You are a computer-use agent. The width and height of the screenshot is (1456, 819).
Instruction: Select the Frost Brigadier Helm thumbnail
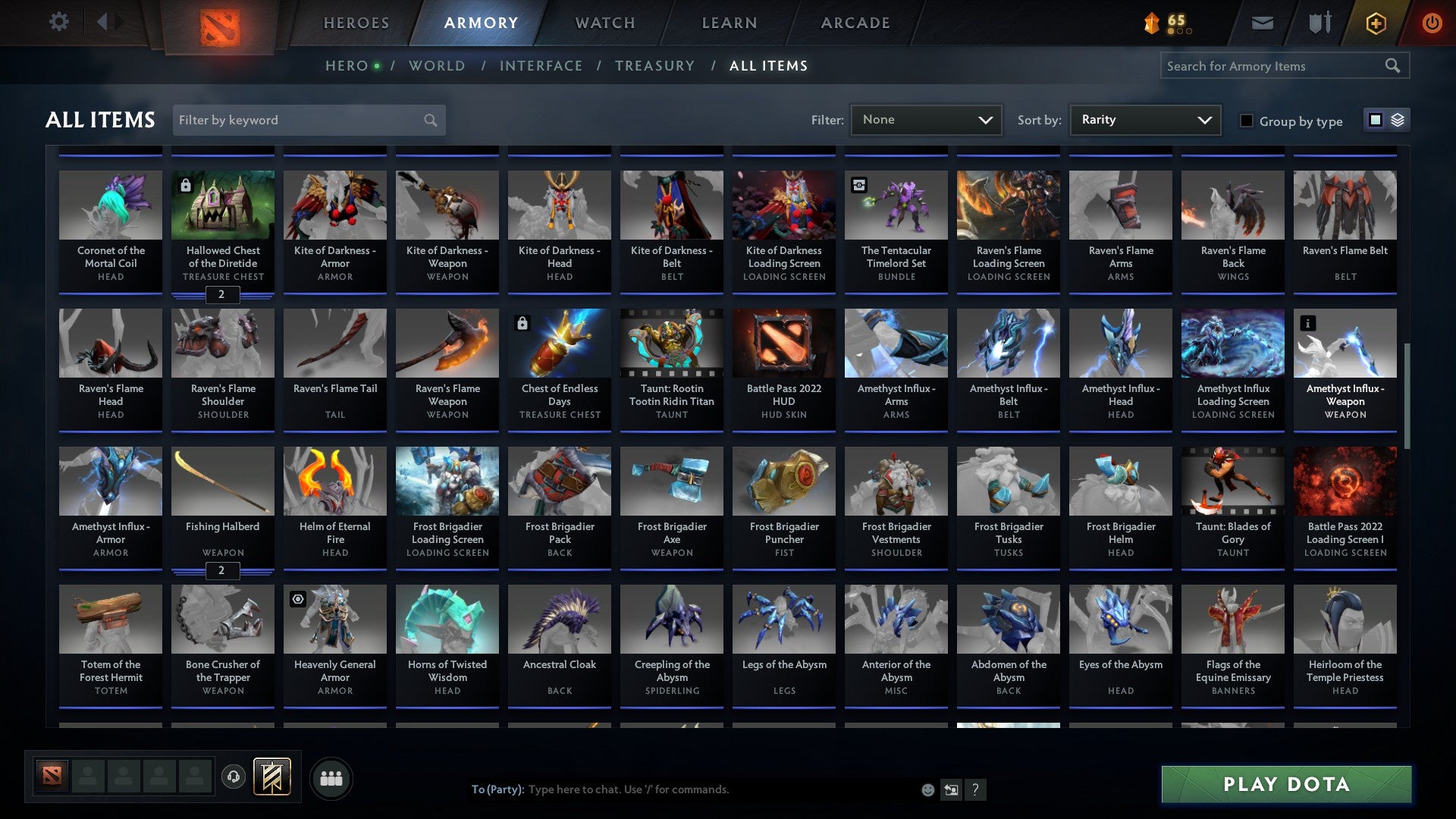[1120, 480]
